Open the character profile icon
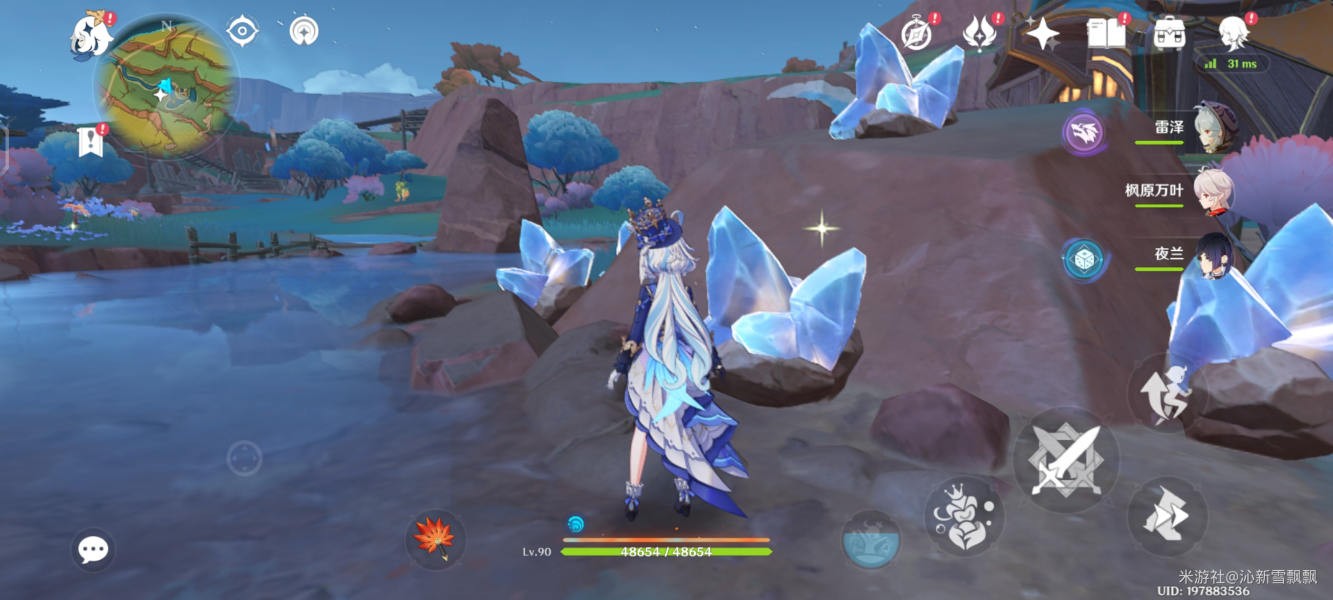Viewport: 1333px width, 600px height. coord(1234,33)
